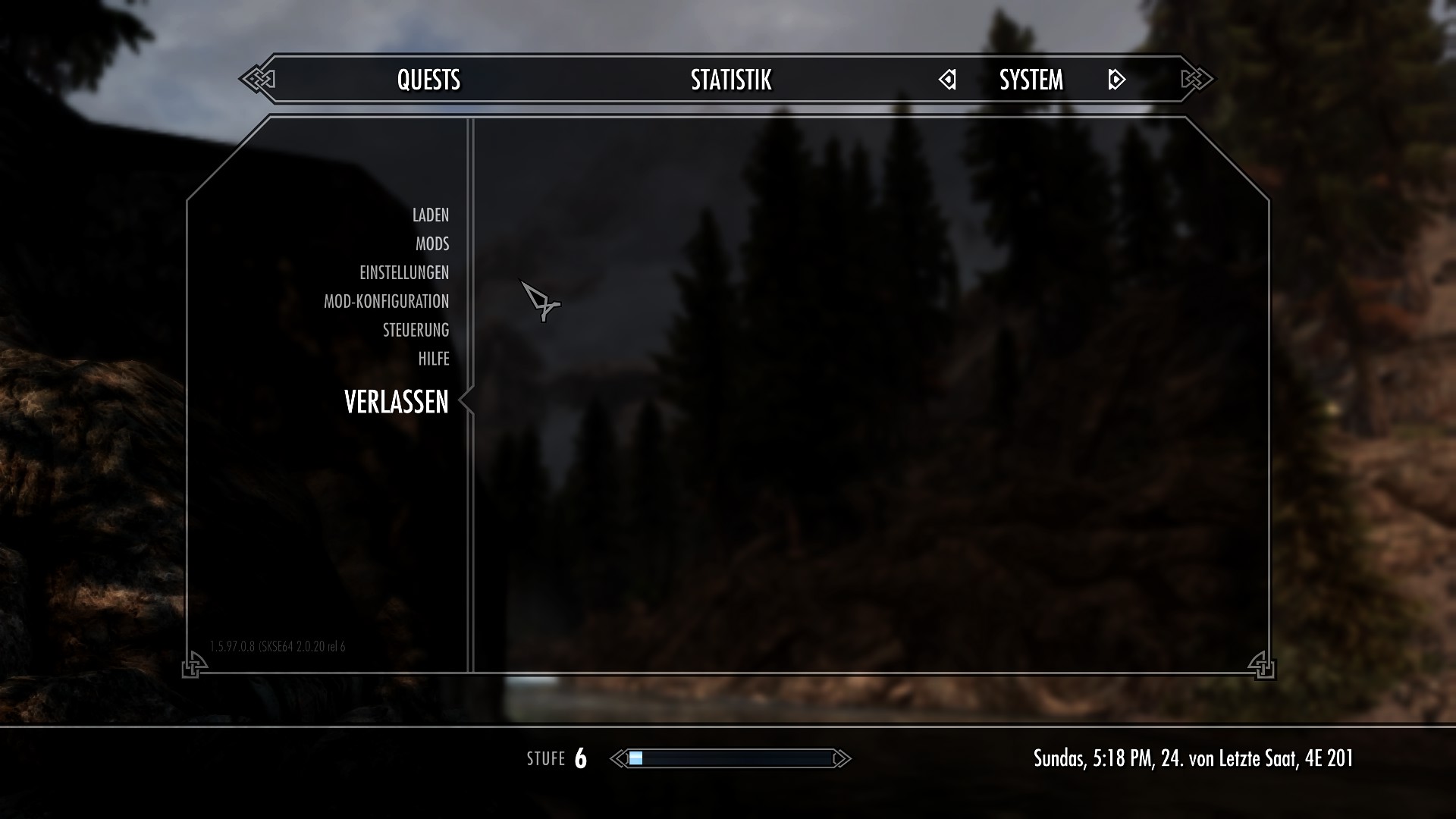Switch to the STATISTIK tab

coord(730,79)
